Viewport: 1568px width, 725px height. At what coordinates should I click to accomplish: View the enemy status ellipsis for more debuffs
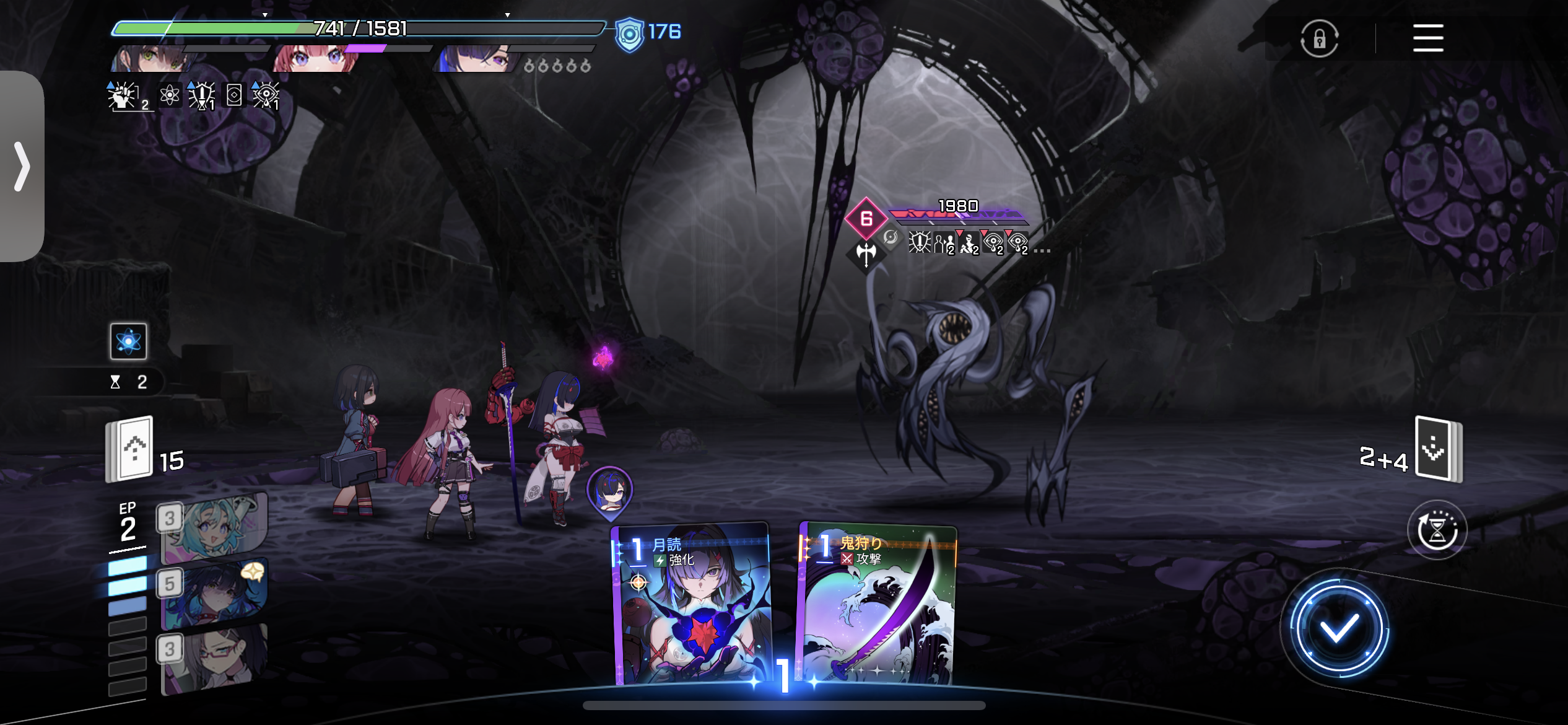[1042, 250]
